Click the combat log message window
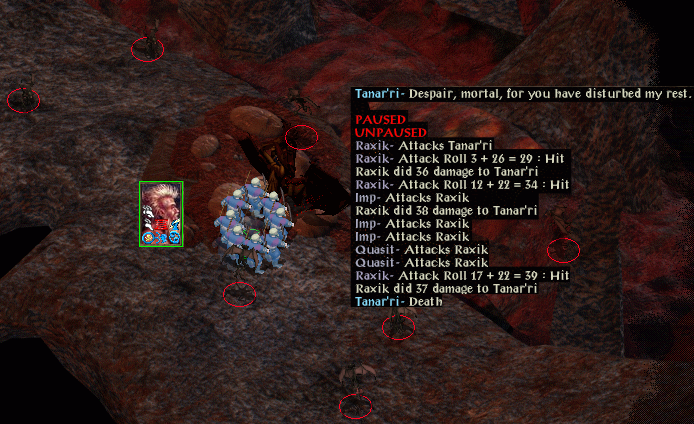The width and height of the screenshot is (694, 424). [x=462, y=197]
